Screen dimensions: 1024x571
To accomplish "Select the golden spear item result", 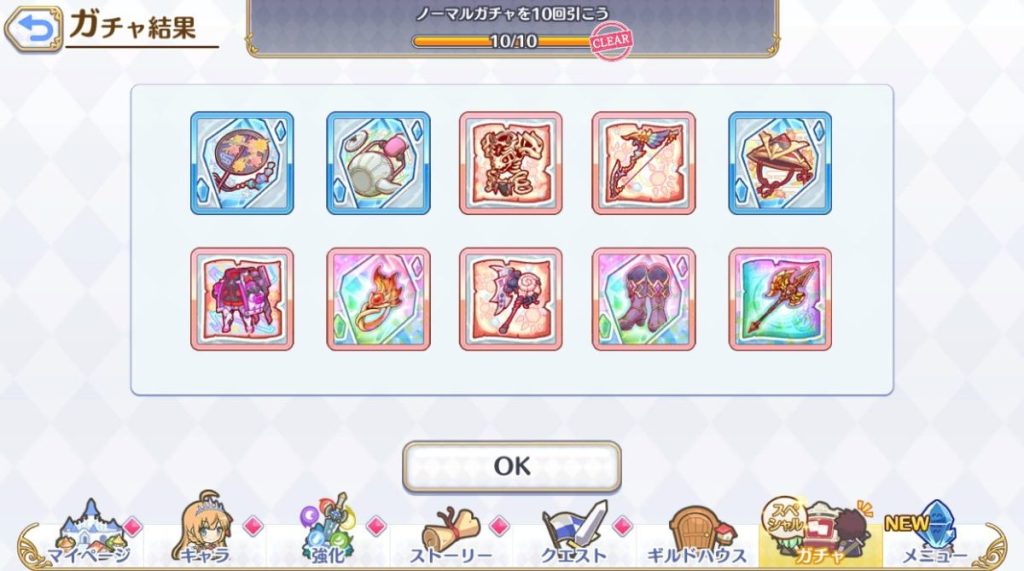I will [x=780, y=299].
